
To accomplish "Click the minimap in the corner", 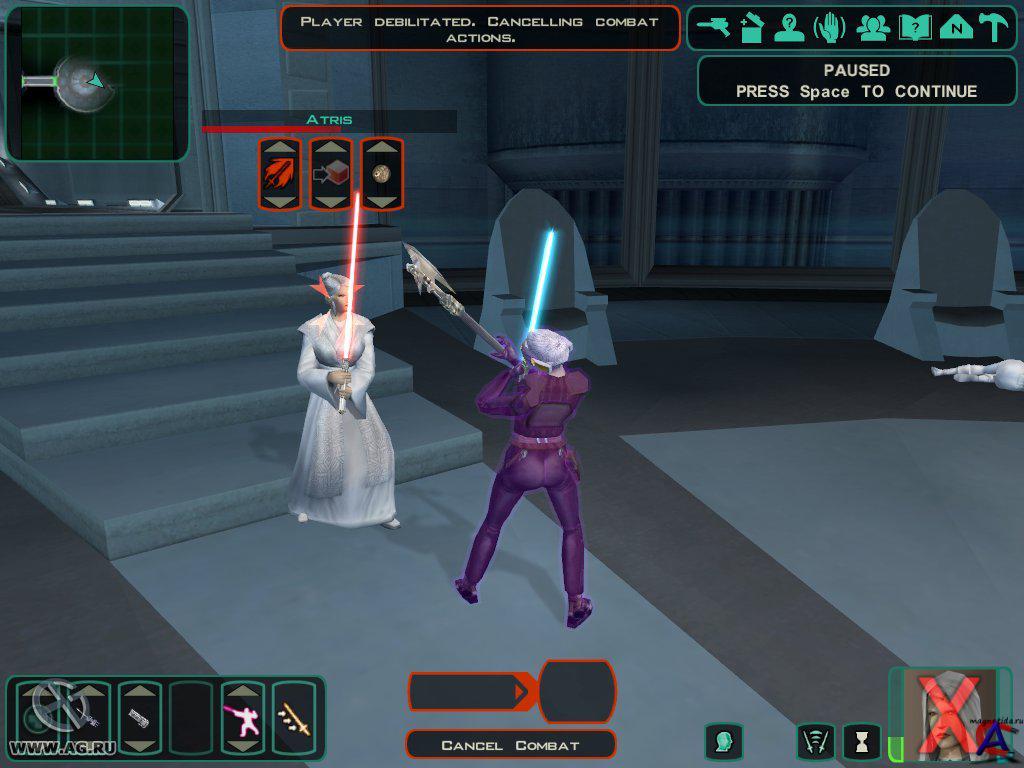I will 97,83.
